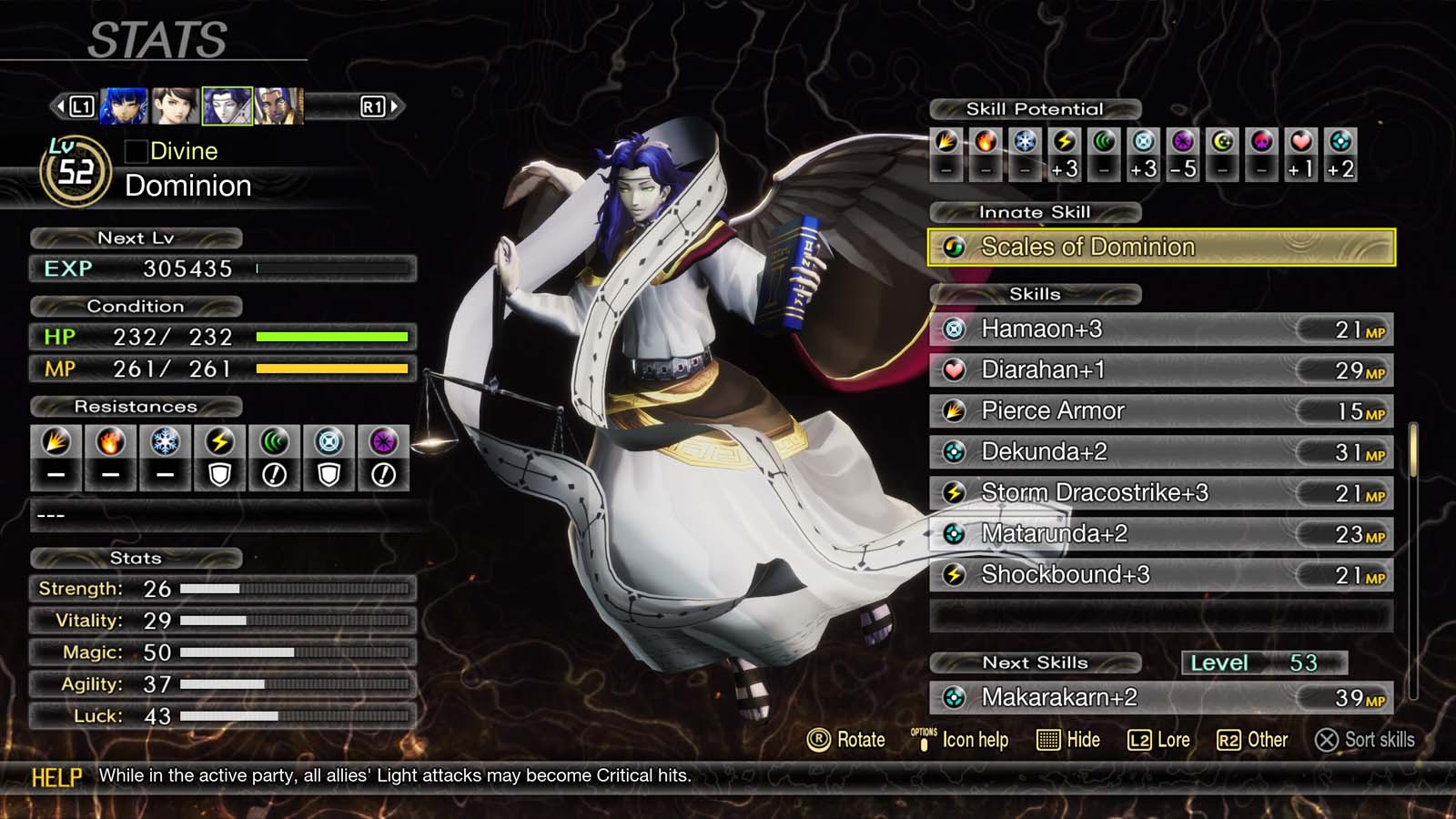Click the Makarakarn+2 icon under Next Skills
Viewport: 1456px width, 819px height.
[x=955, y=698]
